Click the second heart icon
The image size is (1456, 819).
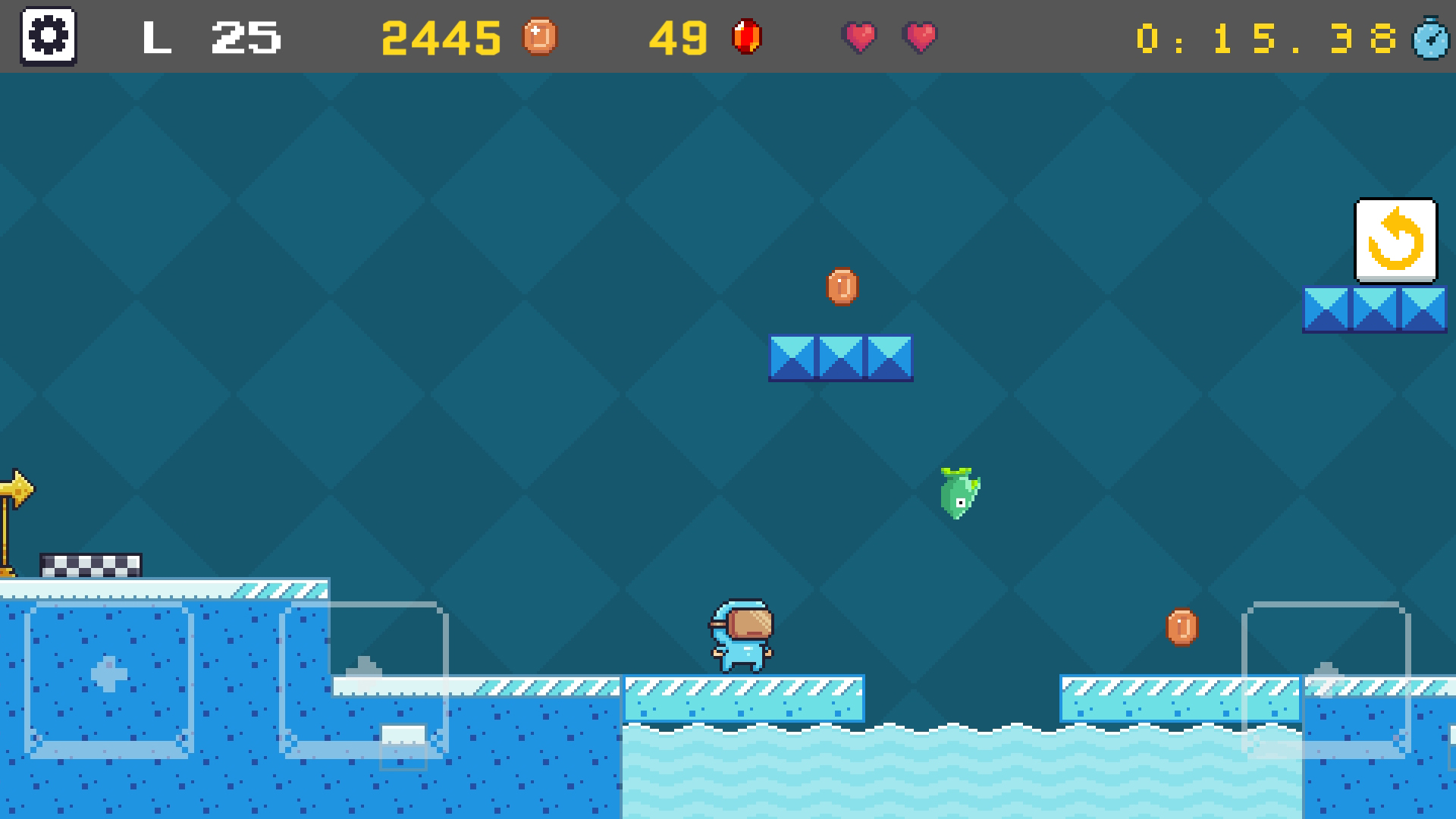[919, 37]
